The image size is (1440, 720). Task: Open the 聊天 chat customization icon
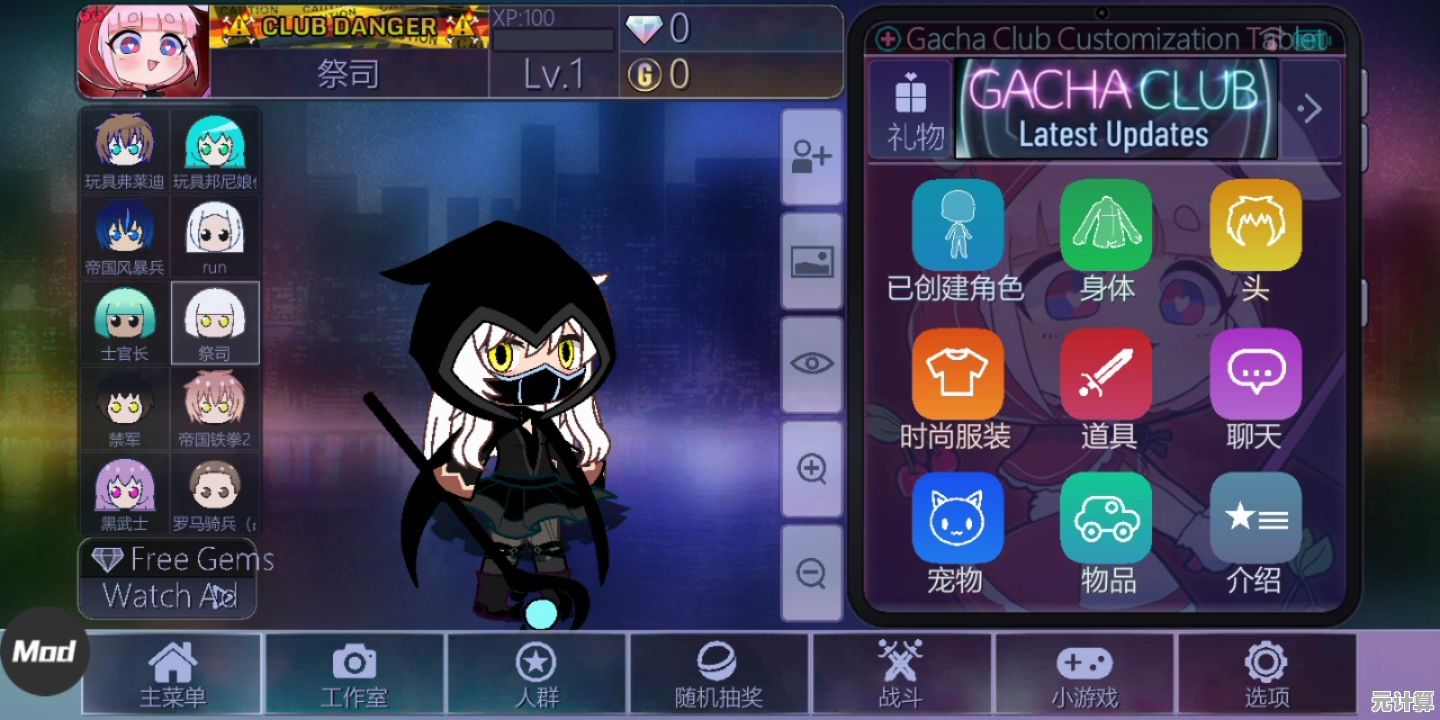1256,373
